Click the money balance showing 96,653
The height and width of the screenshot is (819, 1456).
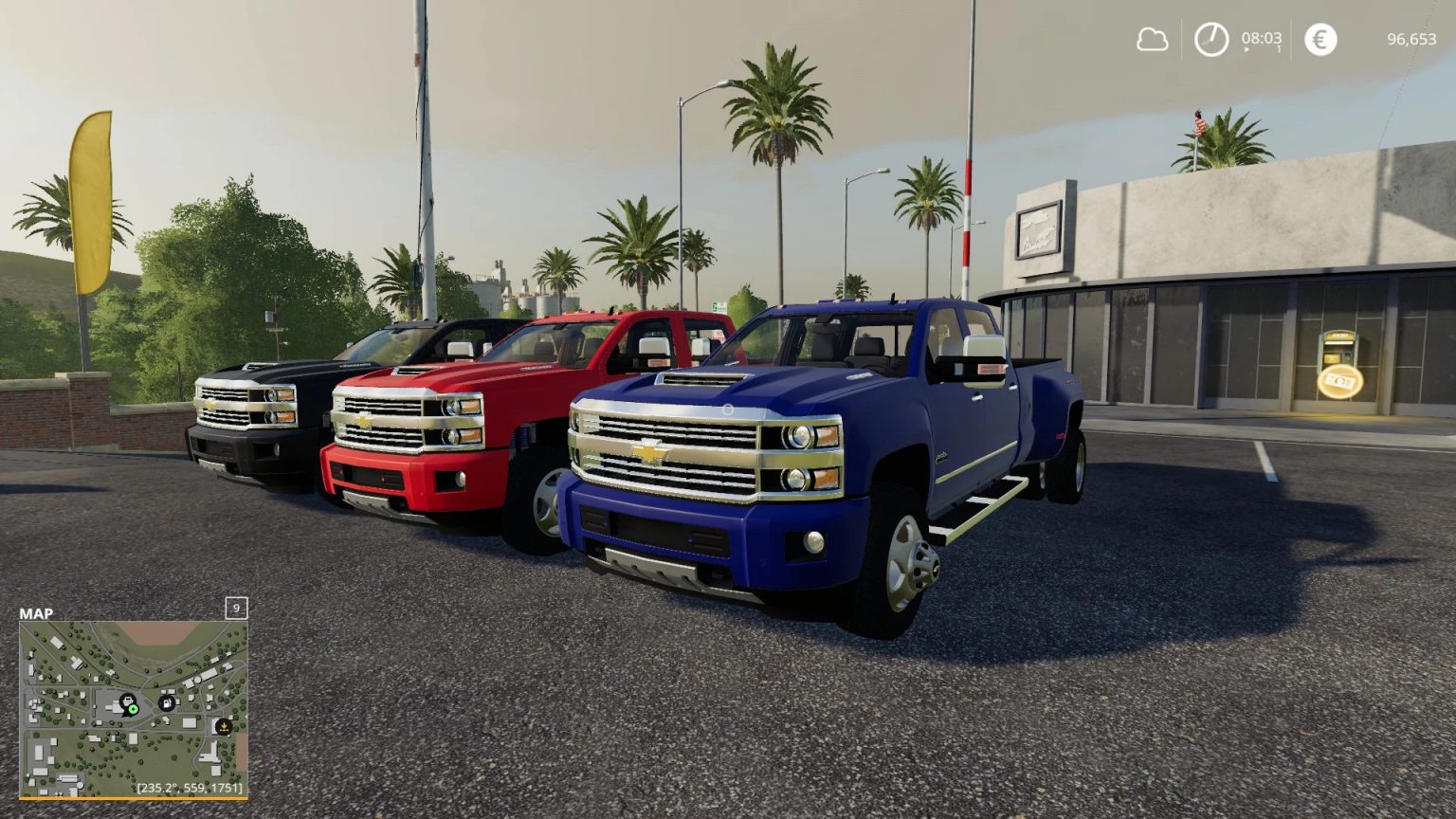tap(1411, 39)
